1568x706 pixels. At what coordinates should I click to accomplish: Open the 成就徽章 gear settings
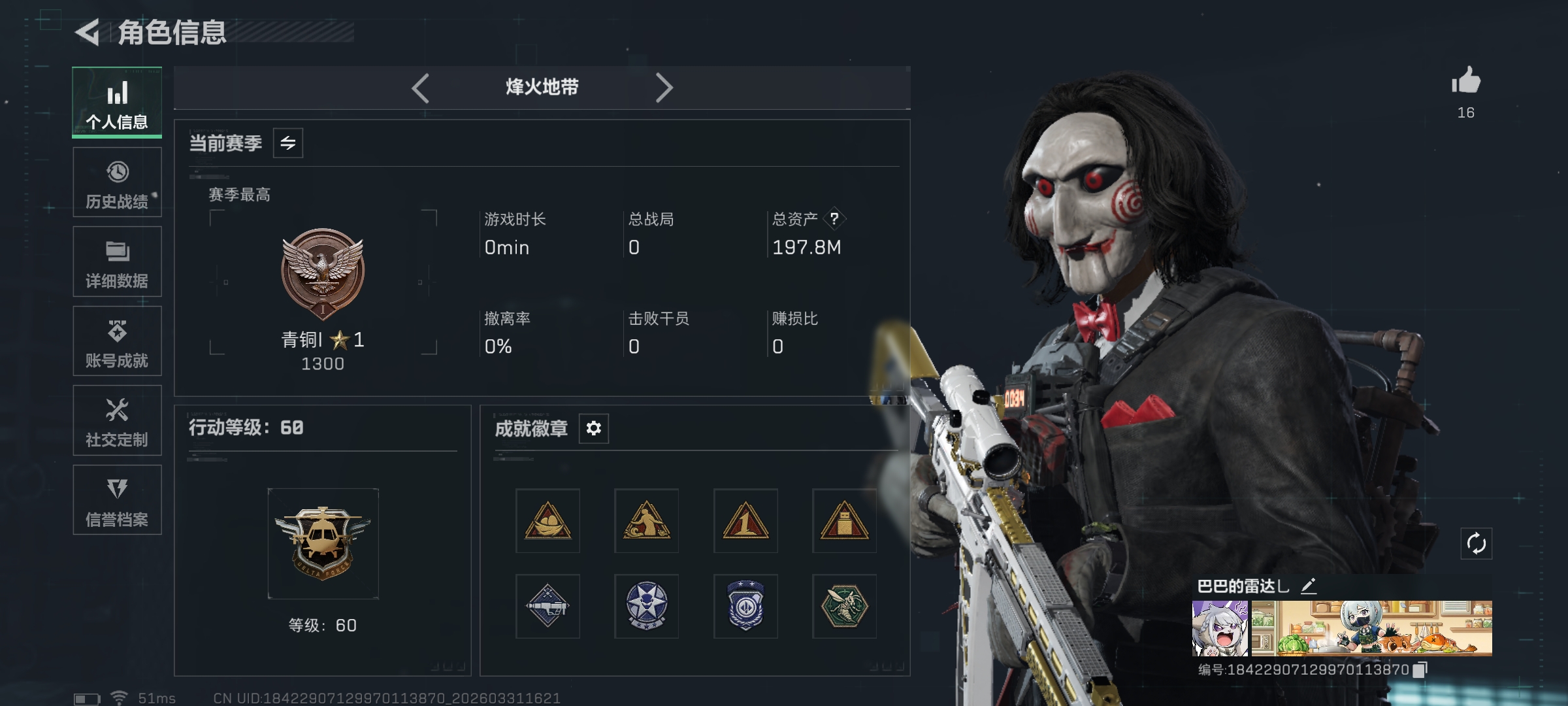coord(593,428)
